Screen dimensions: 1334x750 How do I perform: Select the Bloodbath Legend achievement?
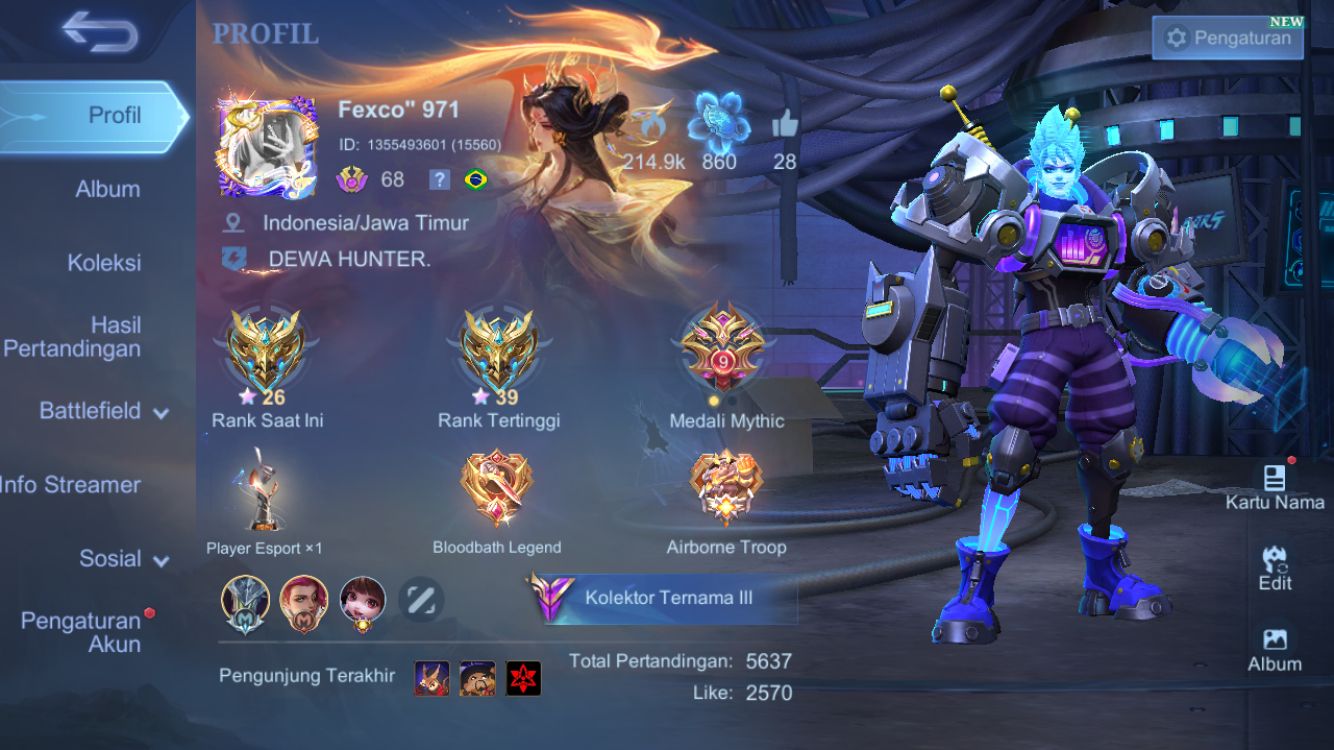(497, 490)
